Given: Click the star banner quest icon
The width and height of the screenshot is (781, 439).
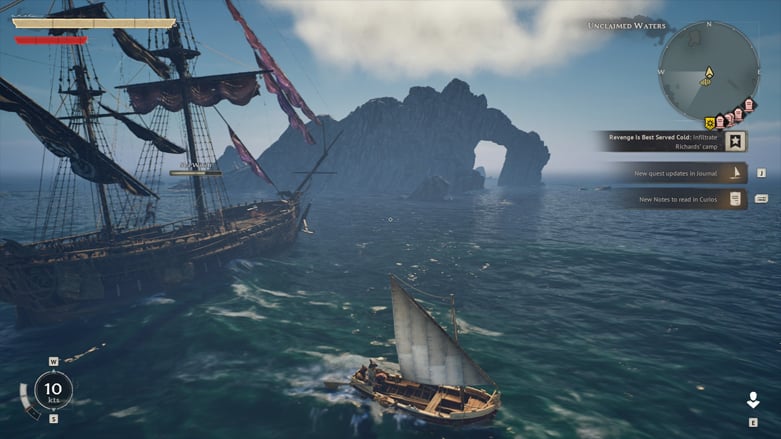Looking at the screenshot, I should click(736, 141).
